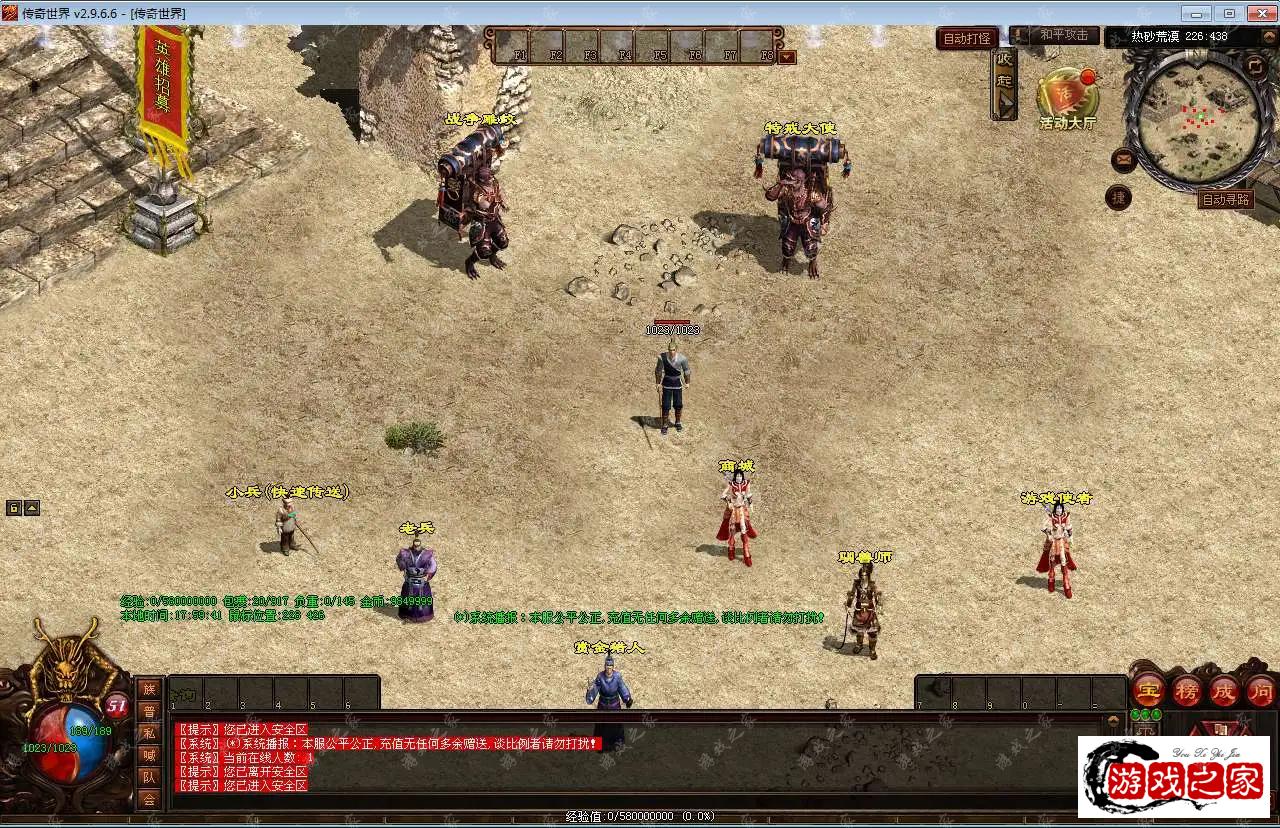
Task: Open the mail envelope icon
Action: pyautogui.click(x=1123, y=159)
